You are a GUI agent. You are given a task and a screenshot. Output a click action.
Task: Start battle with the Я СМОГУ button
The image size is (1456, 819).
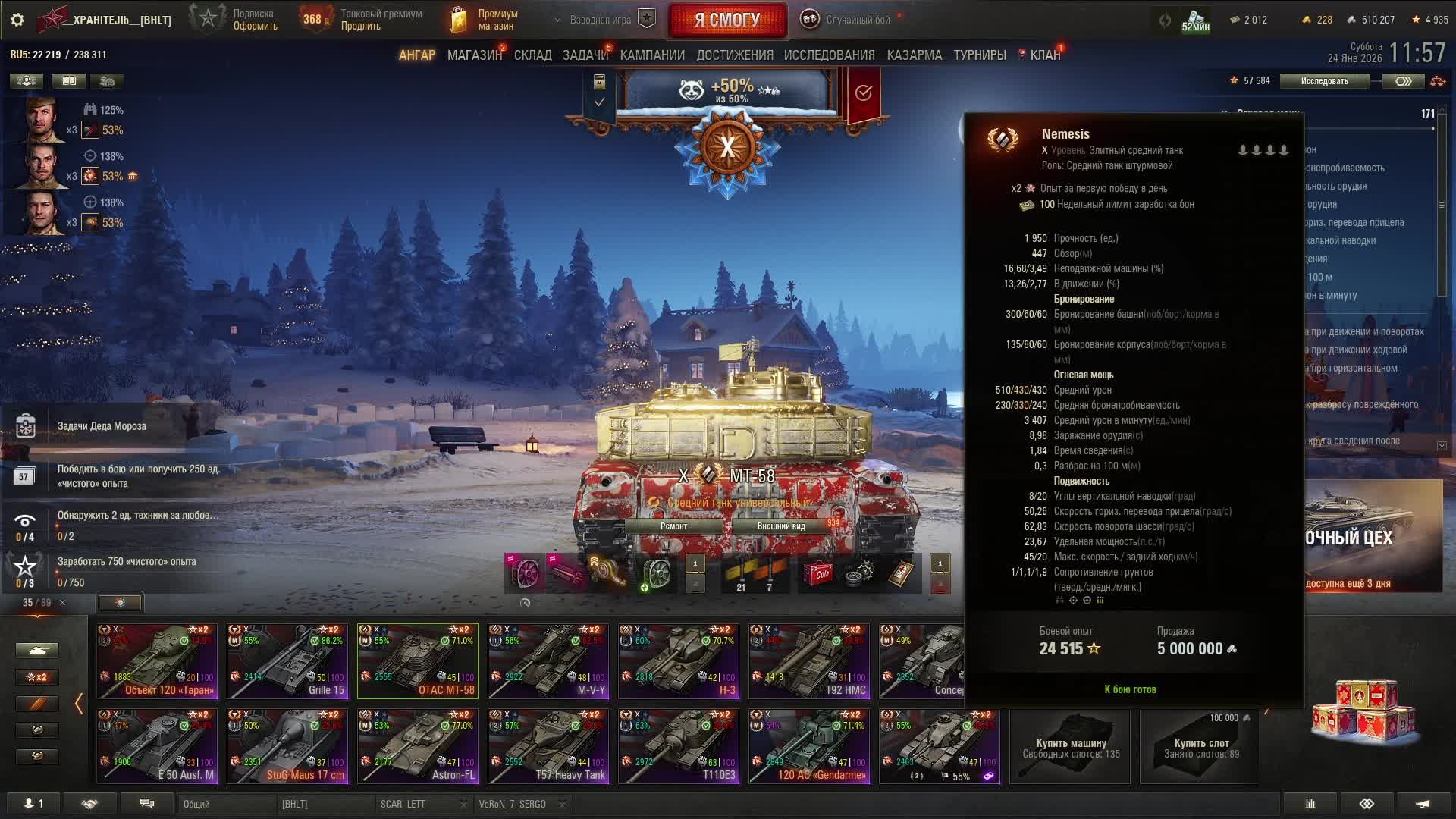tap(727, 20)
